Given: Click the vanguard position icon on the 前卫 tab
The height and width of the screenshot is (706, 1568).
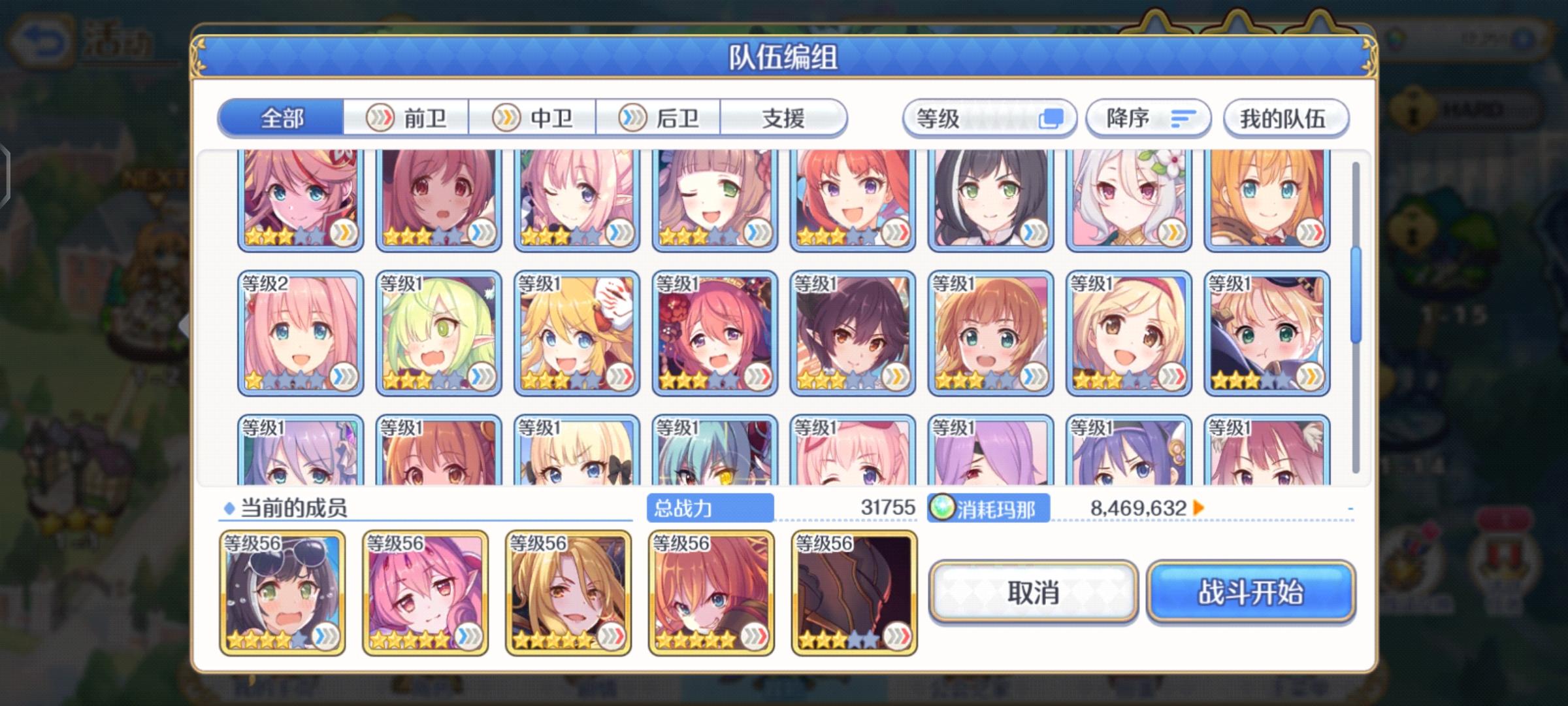Looking at the screenshot, I should click(x=381, y=118).
